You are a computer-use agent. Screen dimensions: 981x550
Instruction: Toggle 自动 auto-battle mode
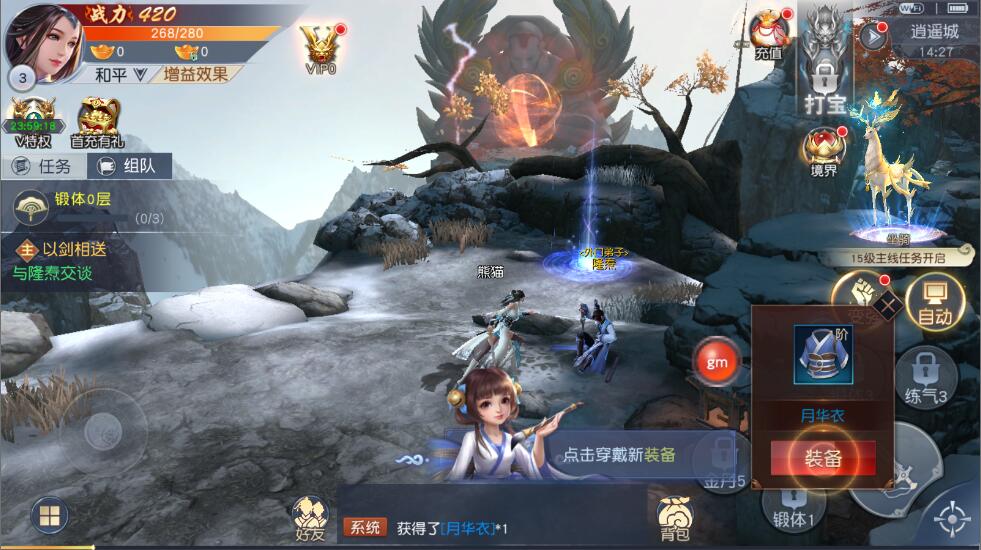935,303
